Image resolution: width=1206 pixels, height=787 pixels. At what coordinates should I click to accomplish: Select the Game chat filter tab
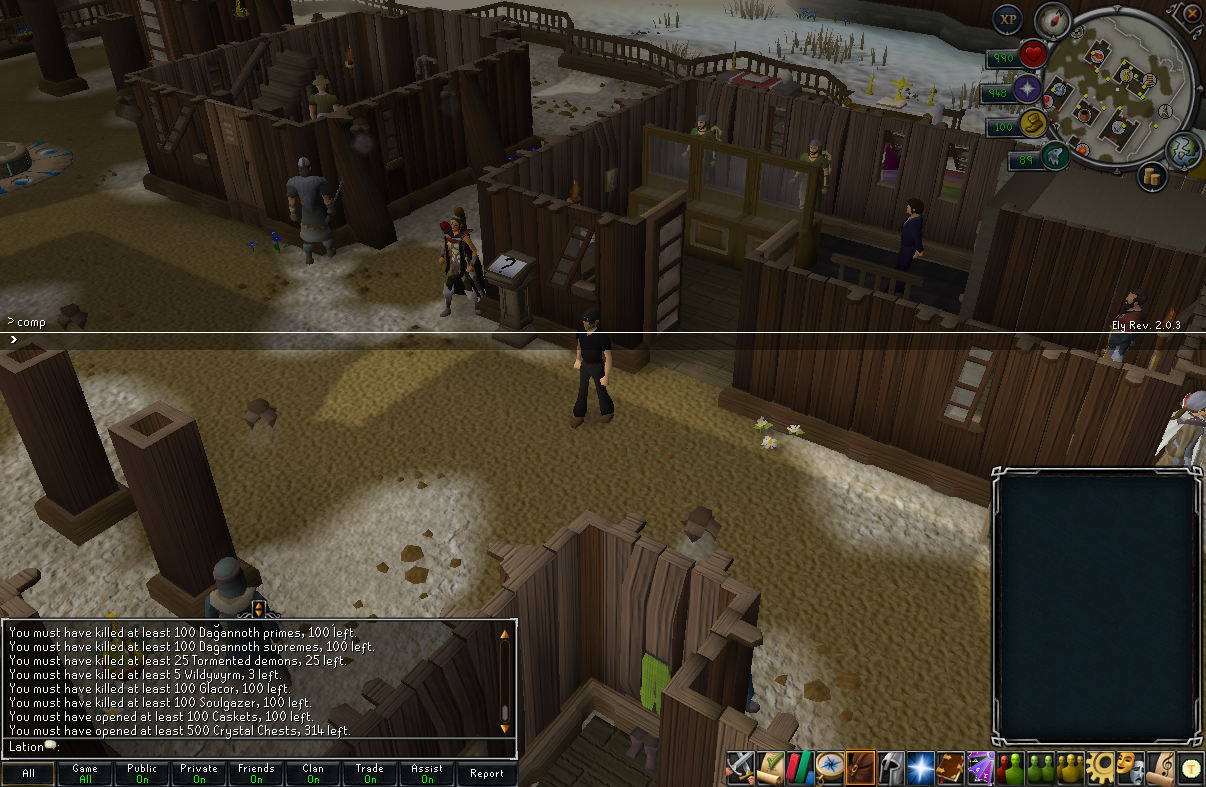click(x=85, y=773)
